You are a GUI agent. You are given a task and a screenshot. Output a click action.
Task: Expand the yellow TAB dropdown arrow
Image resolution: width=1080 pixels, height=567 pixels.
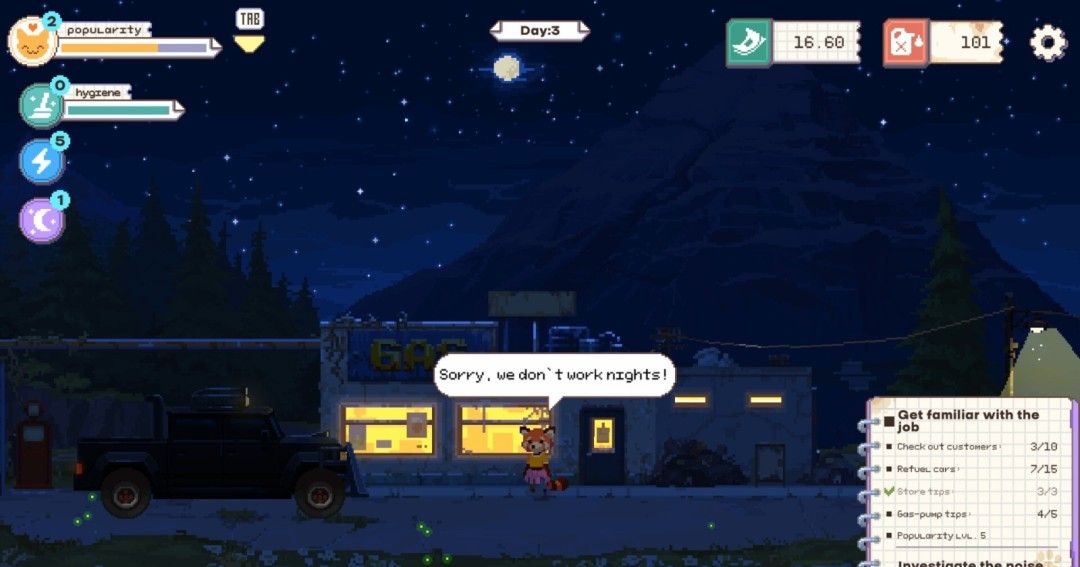click(x=249, y=43)
